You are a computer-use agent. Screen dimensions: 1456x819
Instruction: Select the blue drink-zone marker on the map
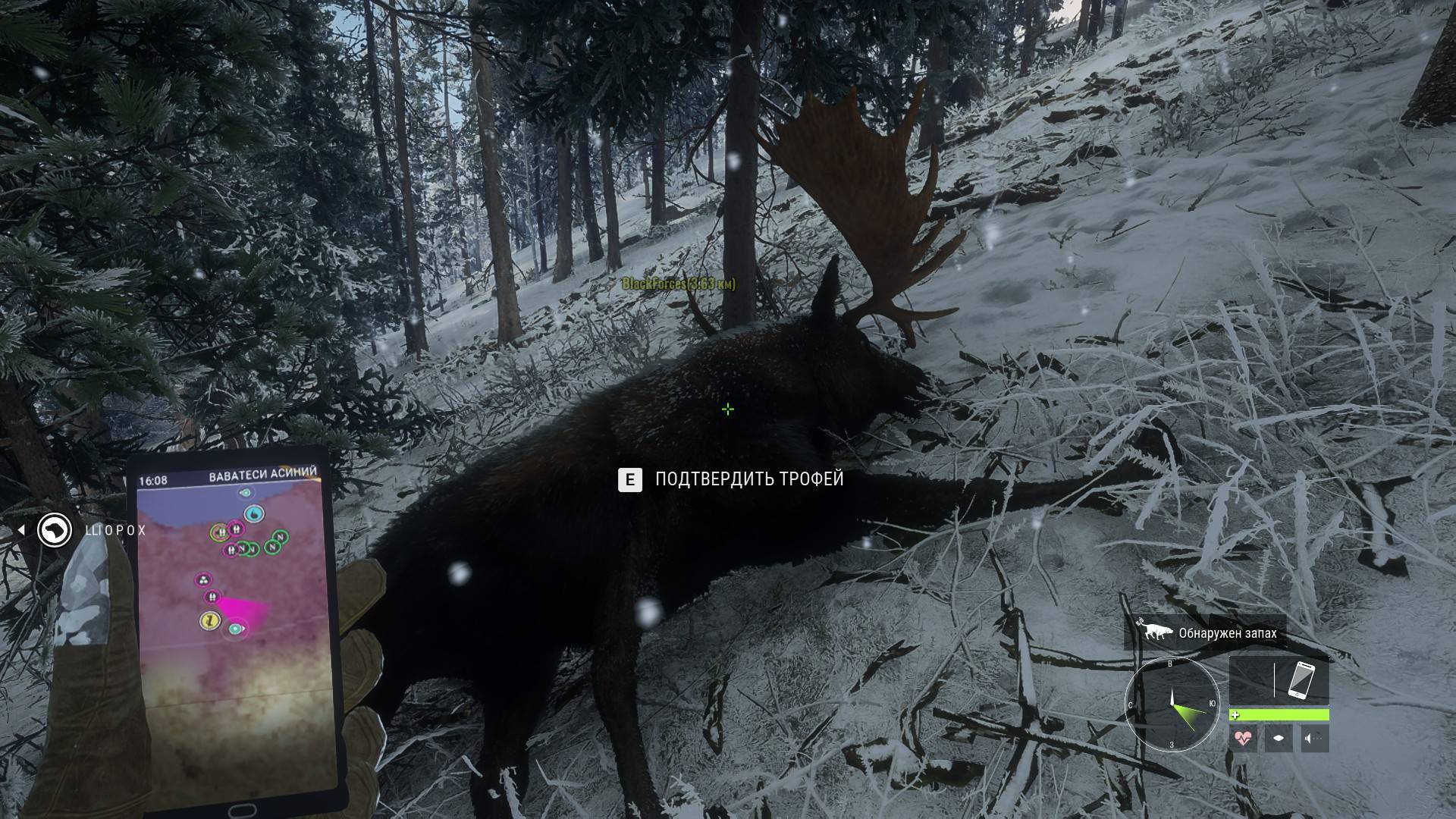point(255,514)
